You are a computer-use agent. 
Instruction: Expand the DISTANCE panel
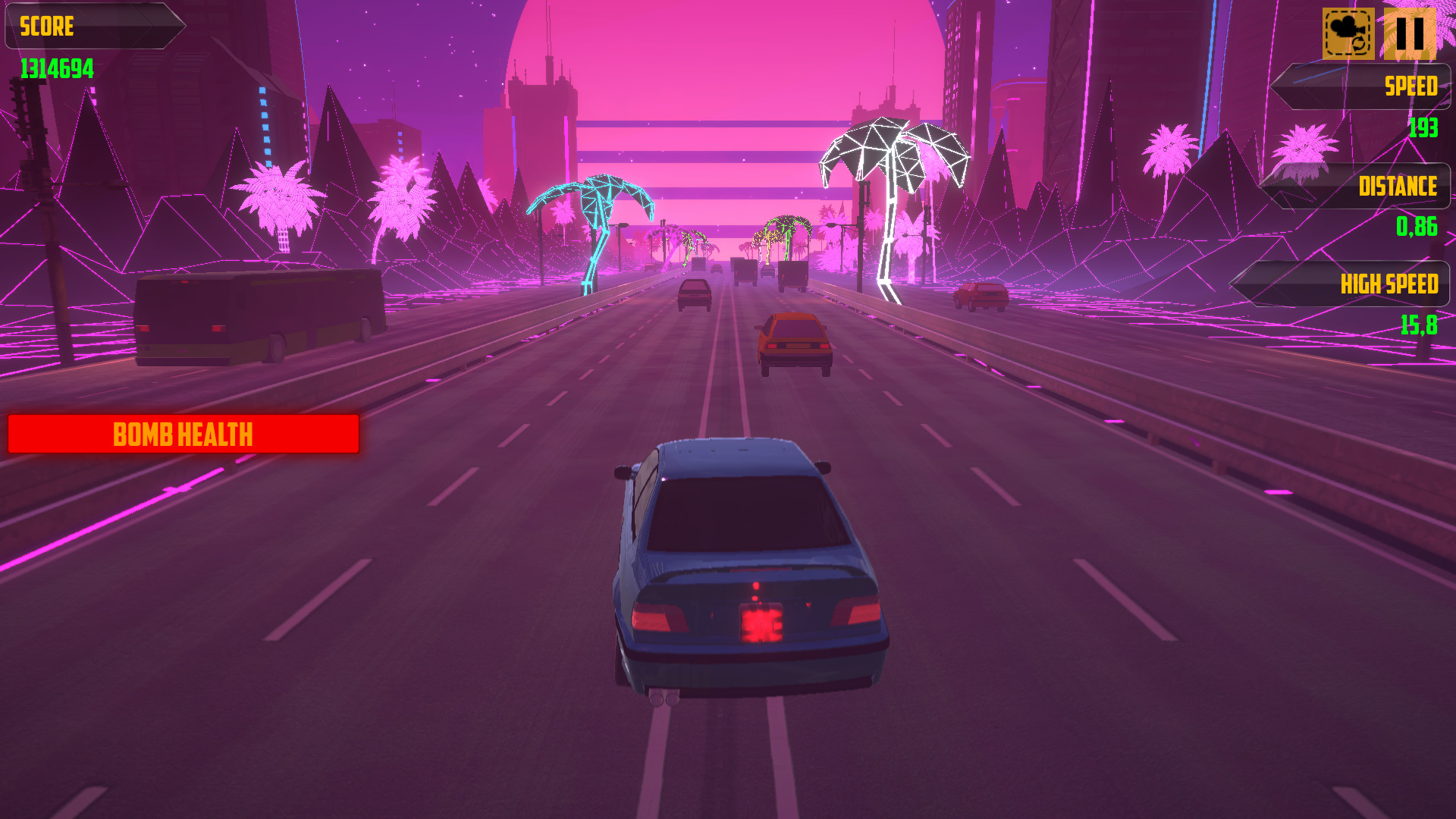pyautogui.click(x=1357, y=186)
